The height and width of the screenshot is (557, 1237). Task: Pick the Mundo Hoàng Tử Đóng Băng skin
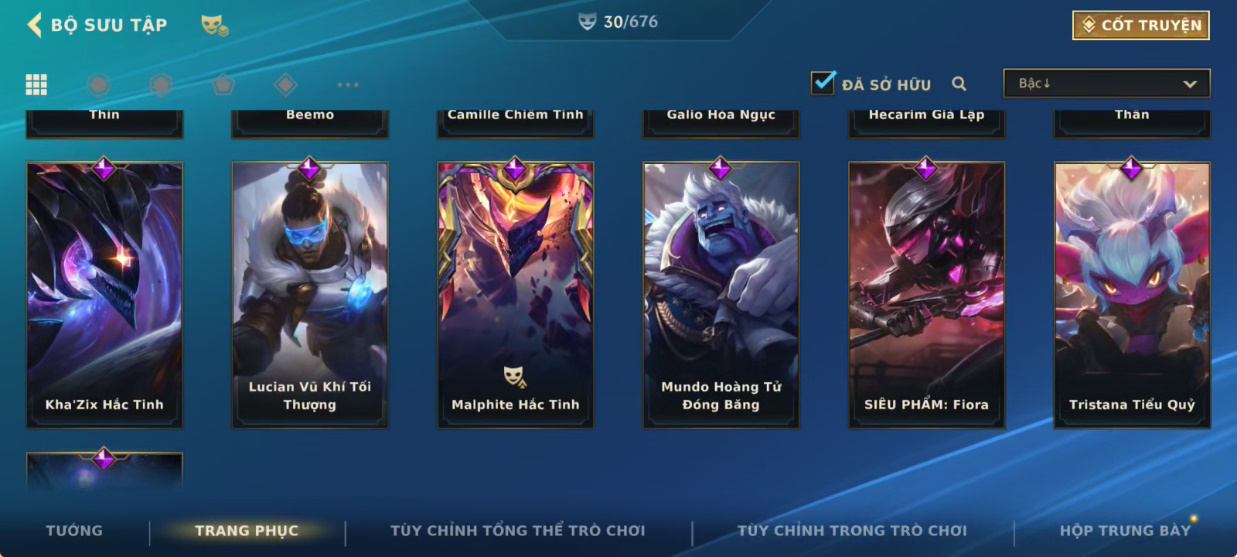click(x=721, y=295)
